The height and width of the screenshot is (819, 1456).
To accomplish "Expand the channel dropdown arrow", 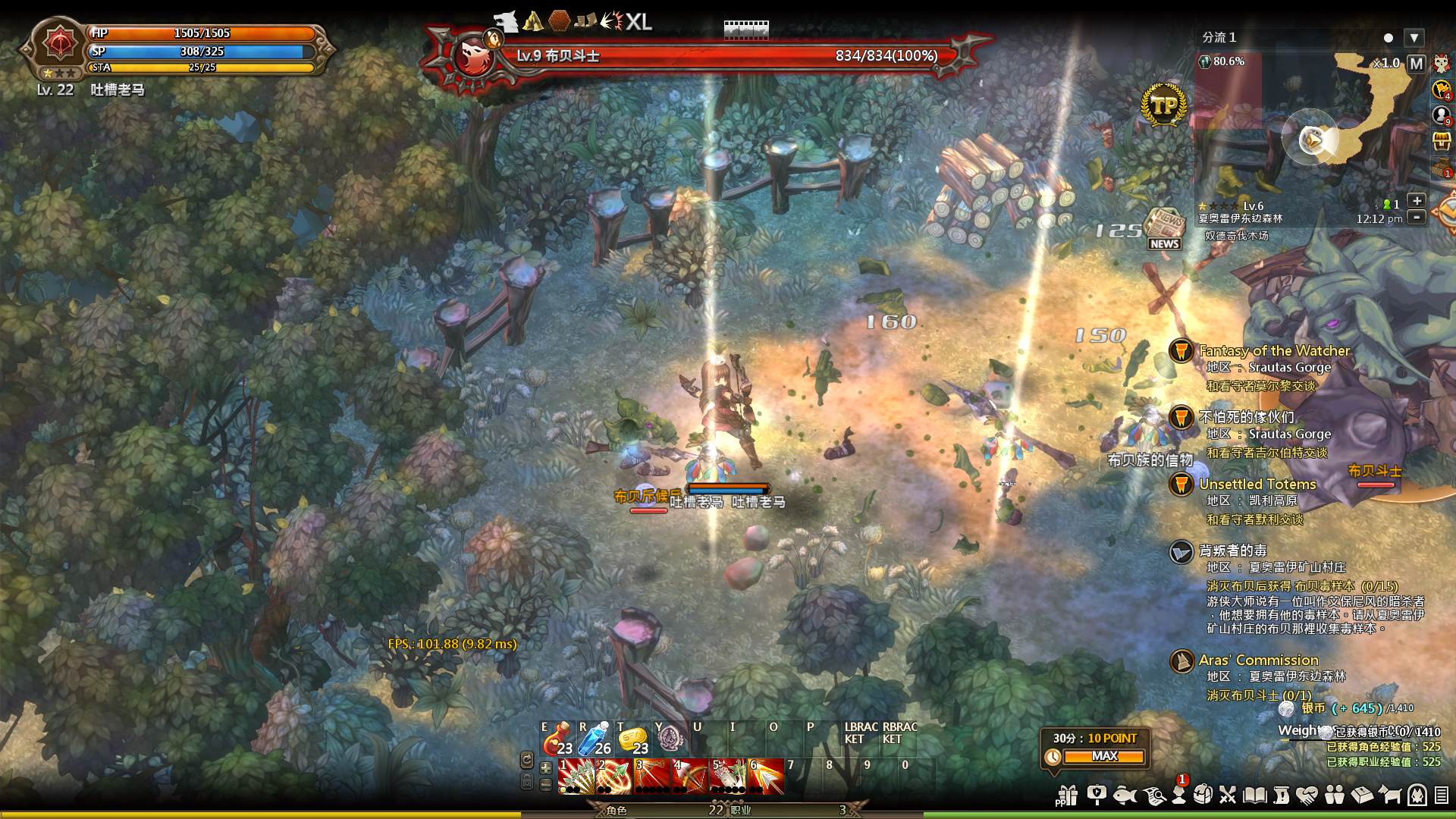I will pyautogui.click(x=1414, y=37).
